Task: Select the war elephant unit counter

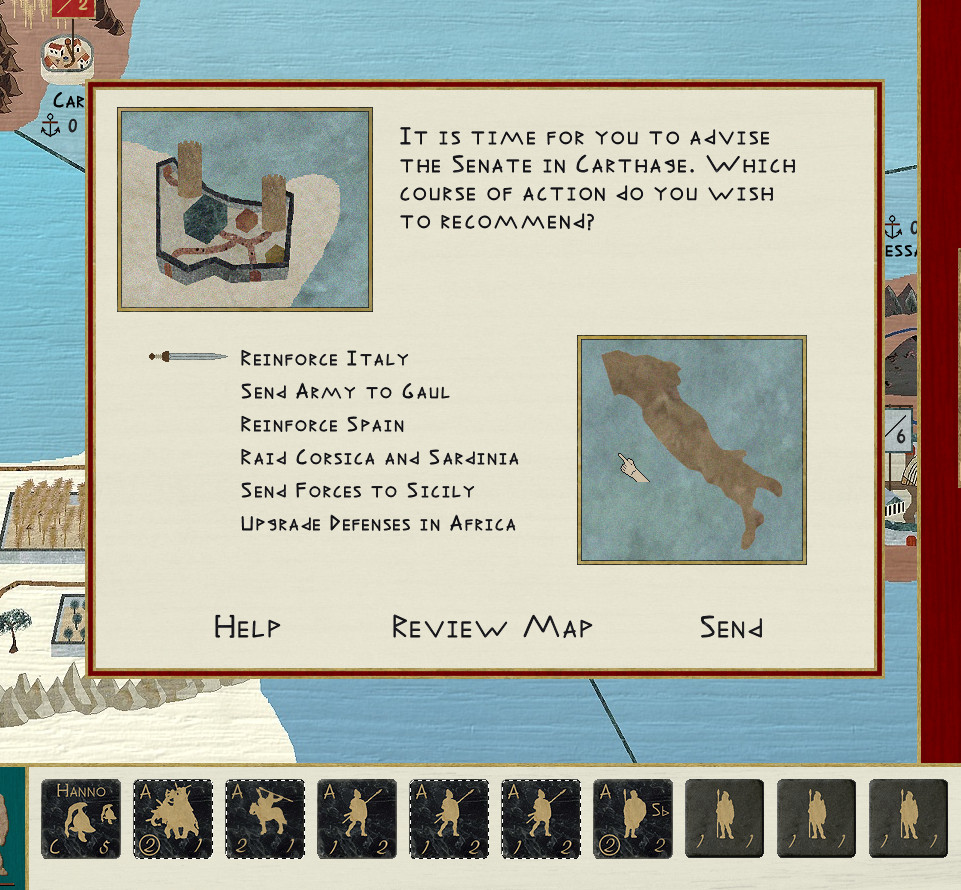Action: click(x=173, y=819)
